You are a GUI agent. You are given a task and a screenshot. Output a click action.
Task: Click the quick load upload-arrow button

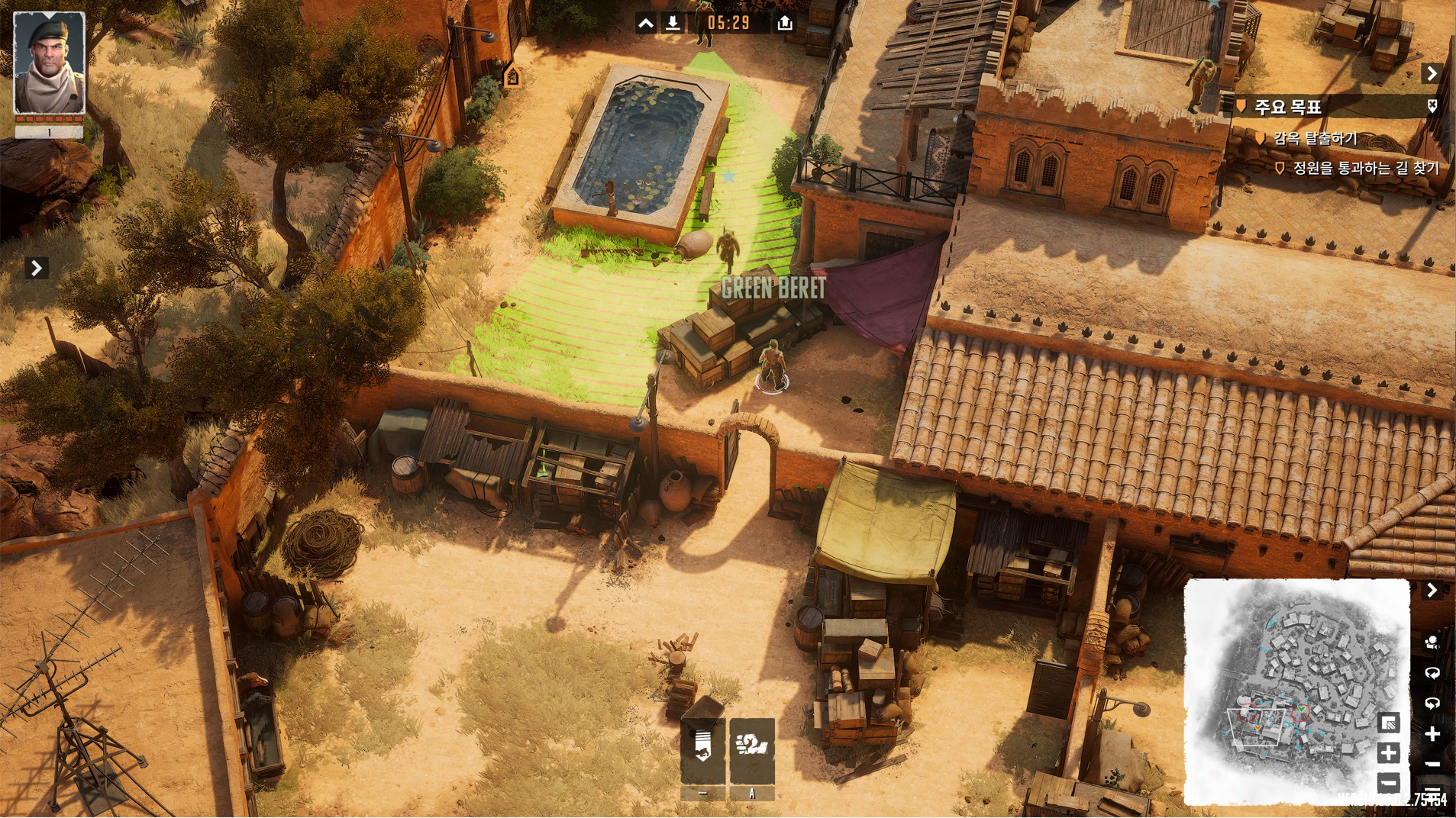pyautogui.click(x=784, y=23)
